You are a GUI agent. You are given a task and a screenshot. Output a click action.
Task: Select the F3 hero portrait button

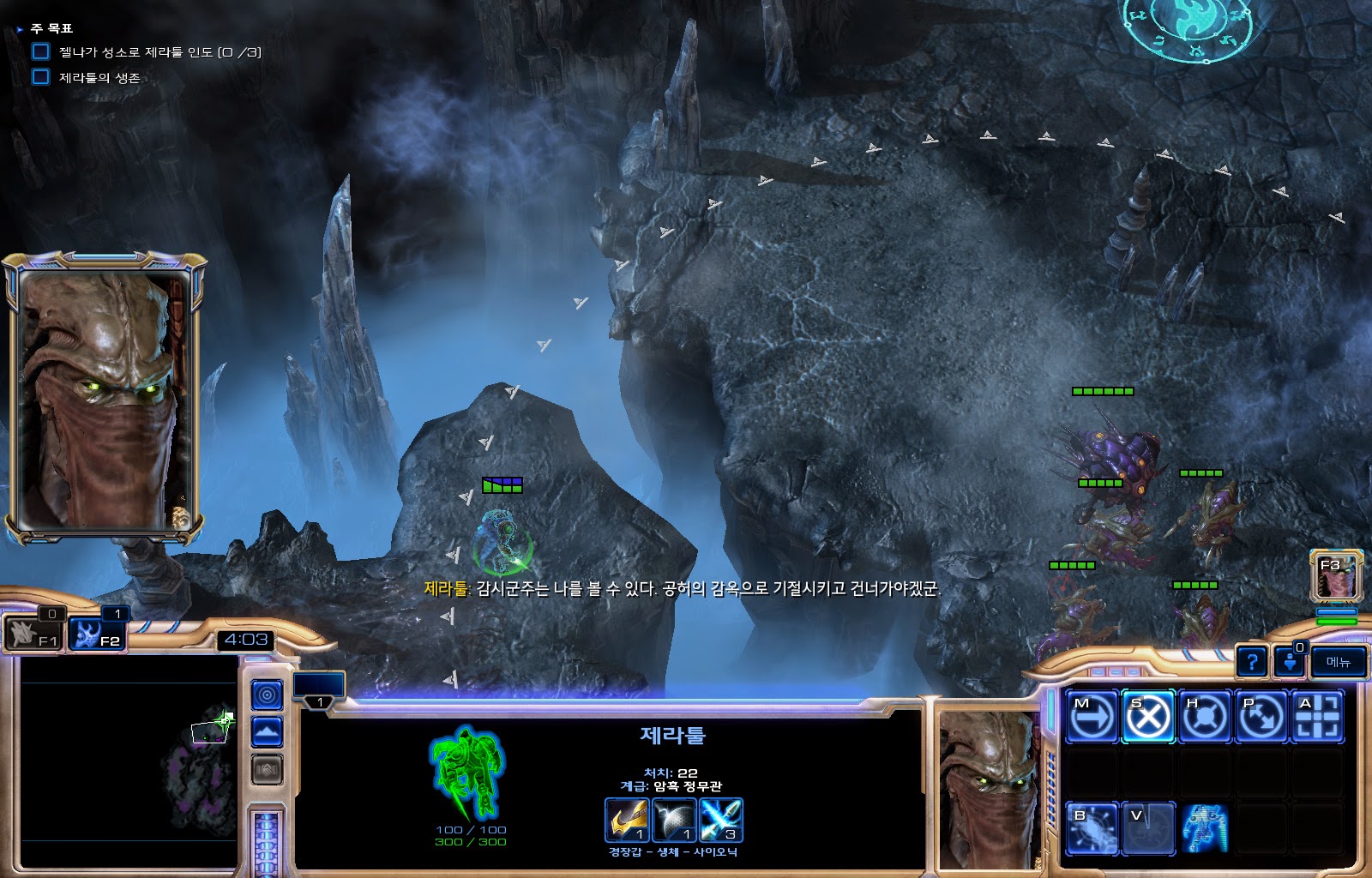1336,576
